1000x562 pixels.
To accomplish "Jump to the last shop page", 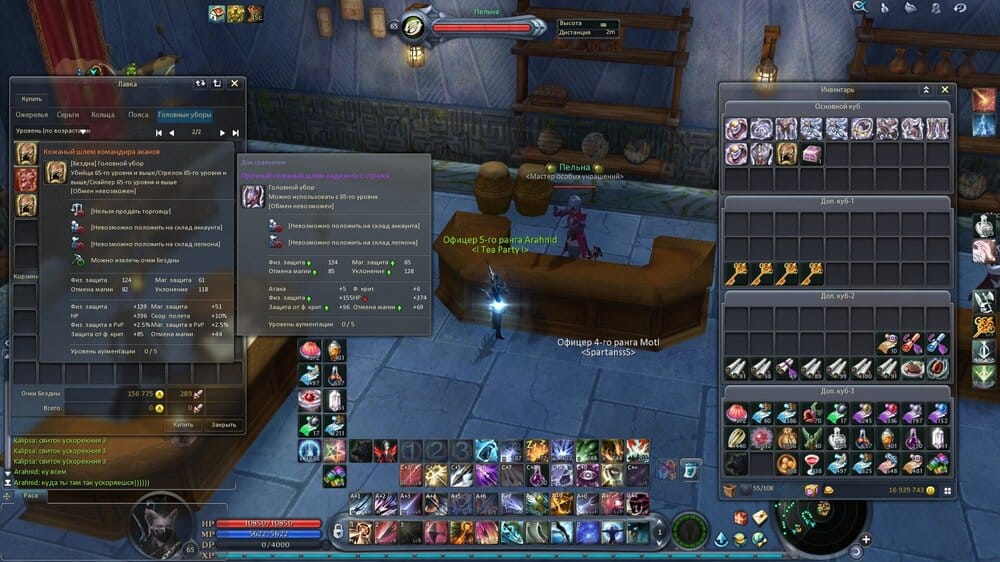I will [236, 132].
